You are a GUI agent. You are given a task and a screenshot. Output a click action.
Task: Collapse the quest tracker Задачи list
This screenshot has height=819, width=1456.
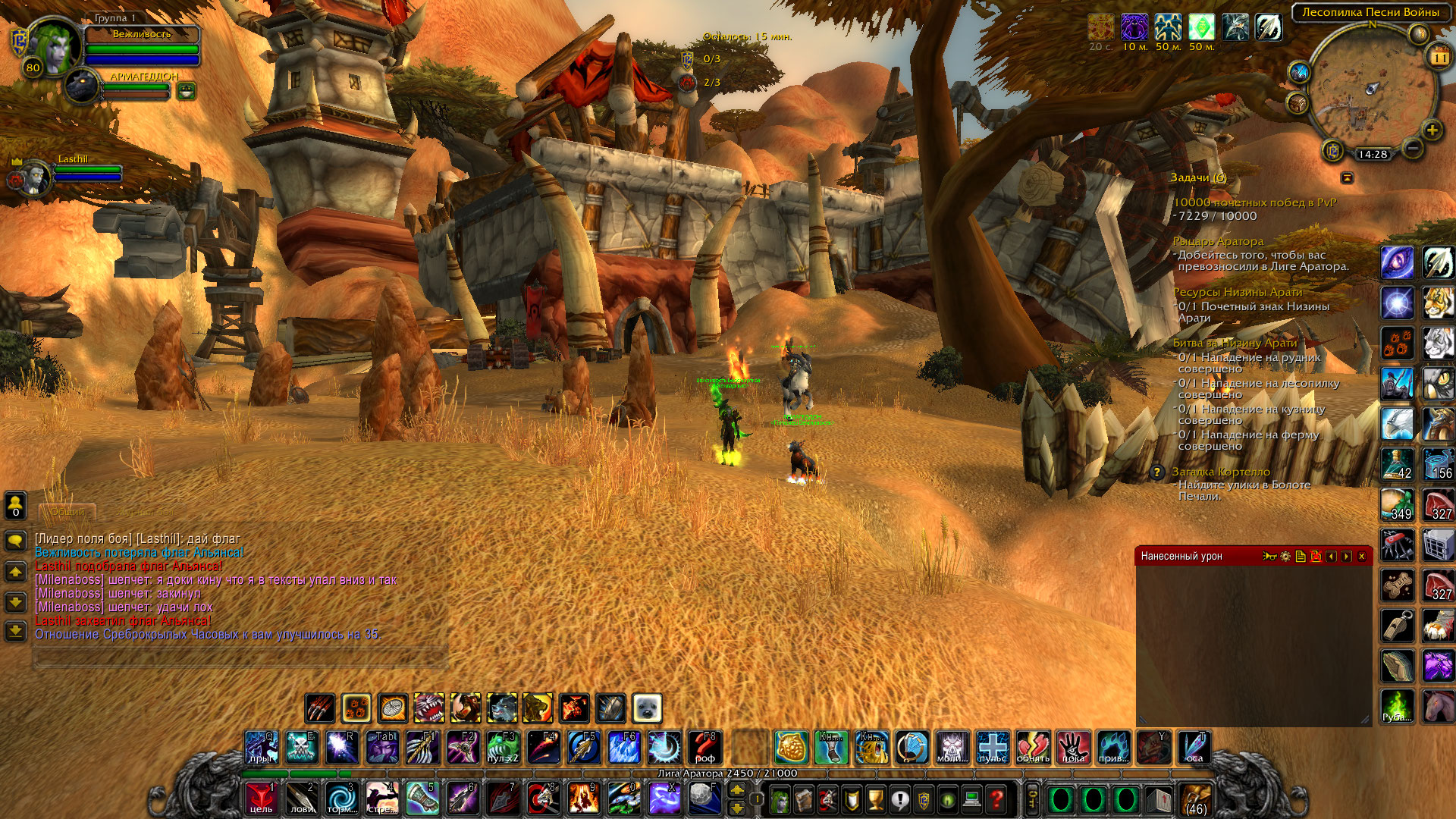tap(1347, 177)
